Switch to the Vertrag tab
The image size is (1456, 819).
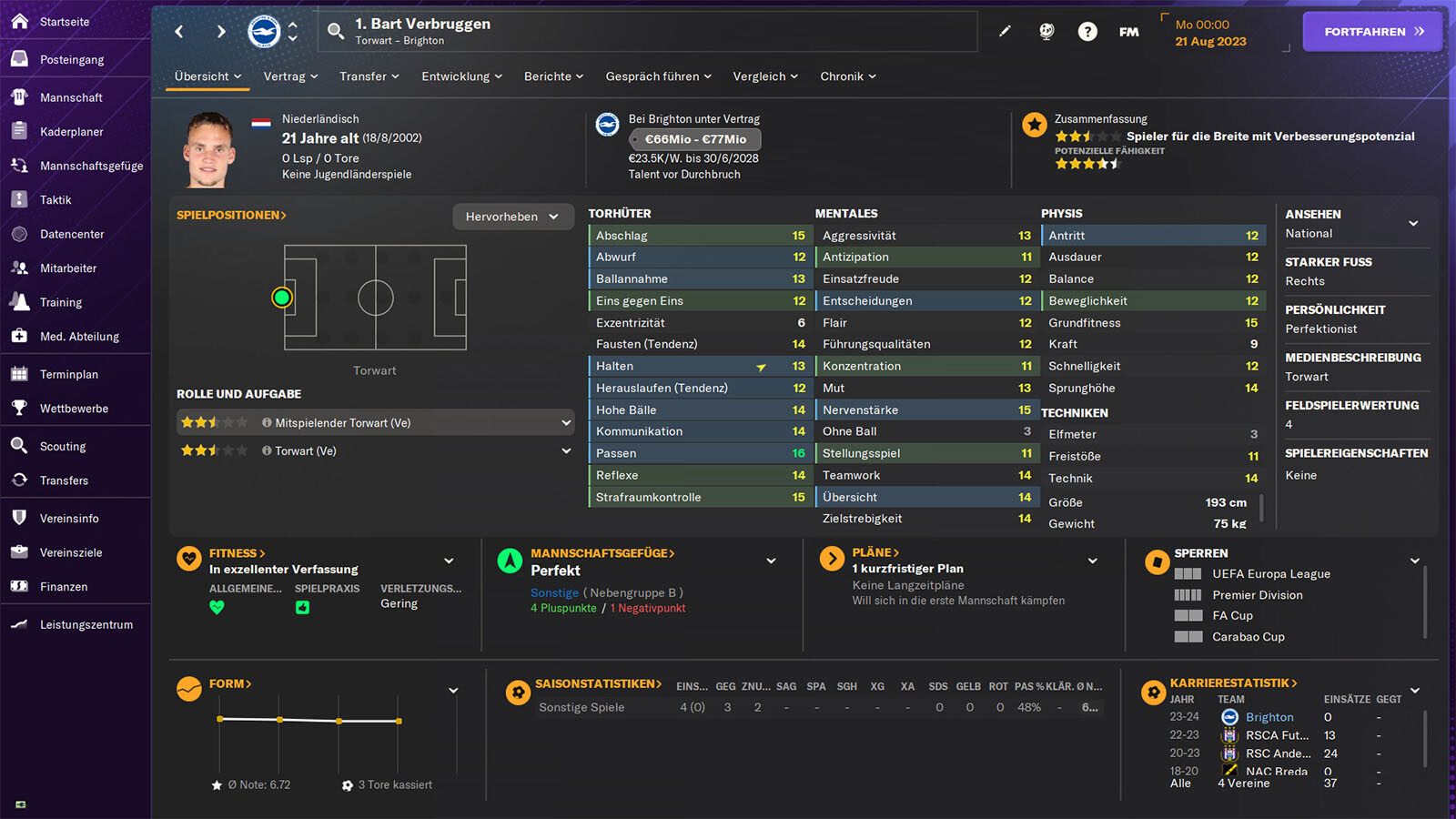pos(289,76)
